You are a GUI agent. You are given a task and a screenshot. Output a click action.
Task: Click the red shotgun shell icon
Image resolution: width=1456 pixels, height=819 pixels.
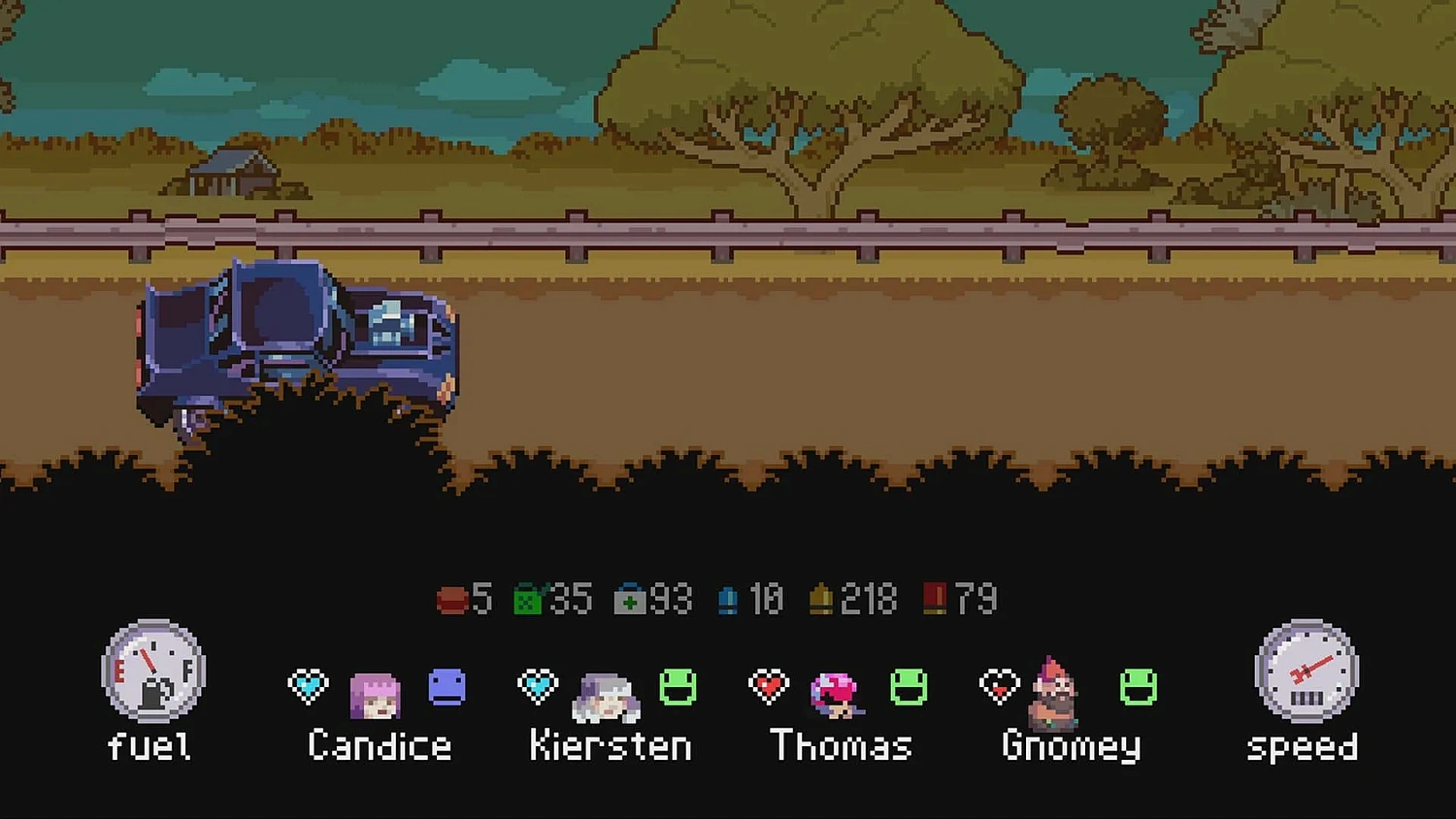[x=934, y=599]
